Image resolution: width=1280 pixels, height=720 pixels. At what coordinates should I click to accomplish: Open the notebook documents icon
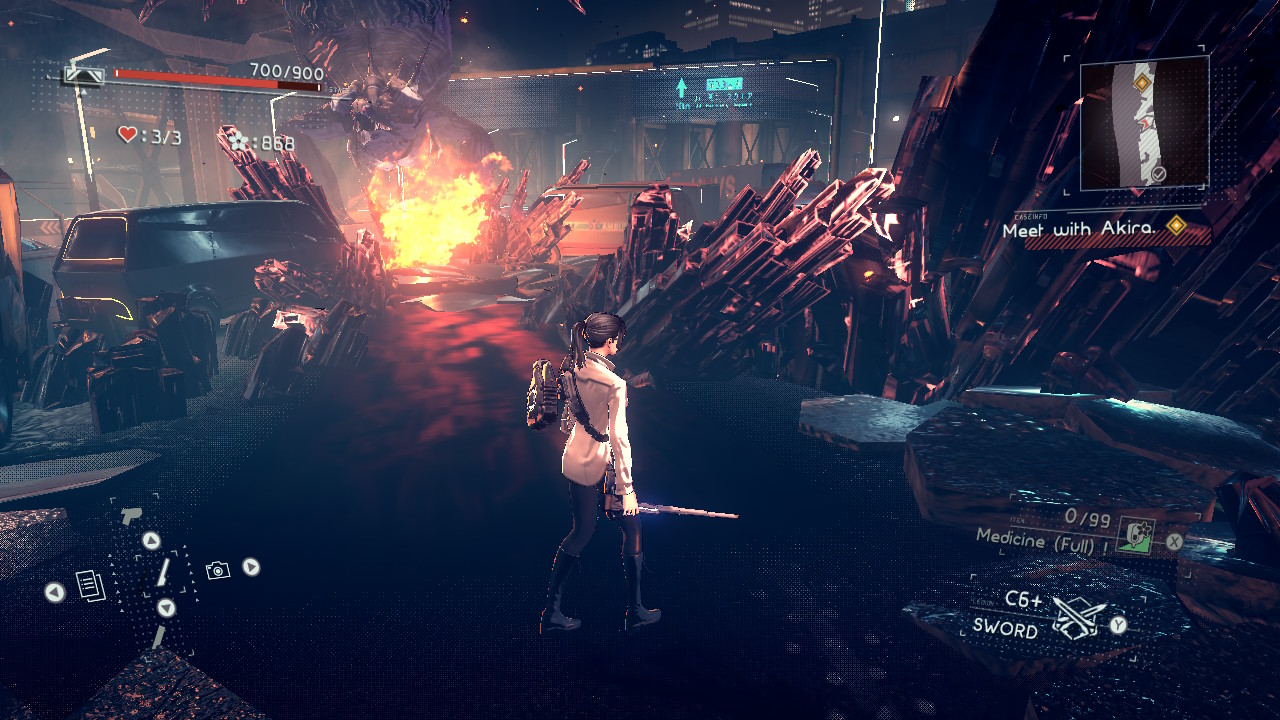click(x=90, y=586)
